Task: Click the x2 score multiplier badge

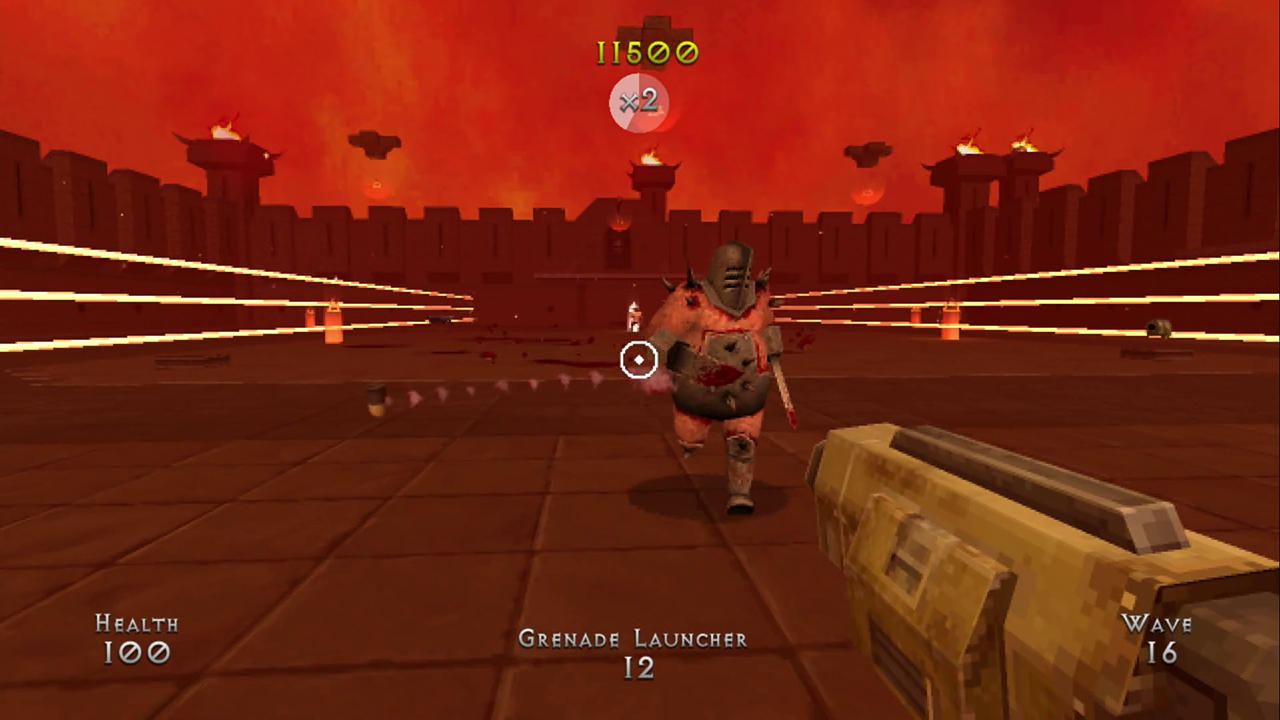Action: tap(638, 102)
